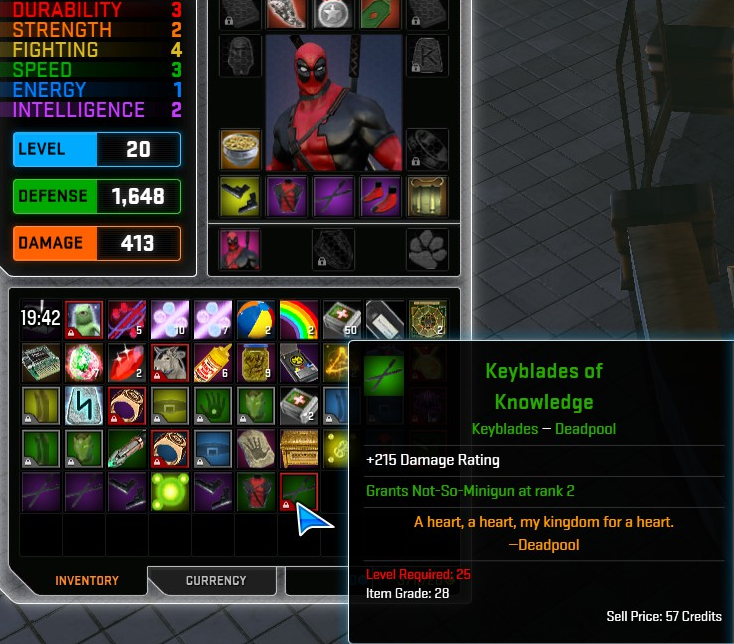Switch to the Currency tab
The width and height of the screenshot is (734, 644).
[215, 580]
